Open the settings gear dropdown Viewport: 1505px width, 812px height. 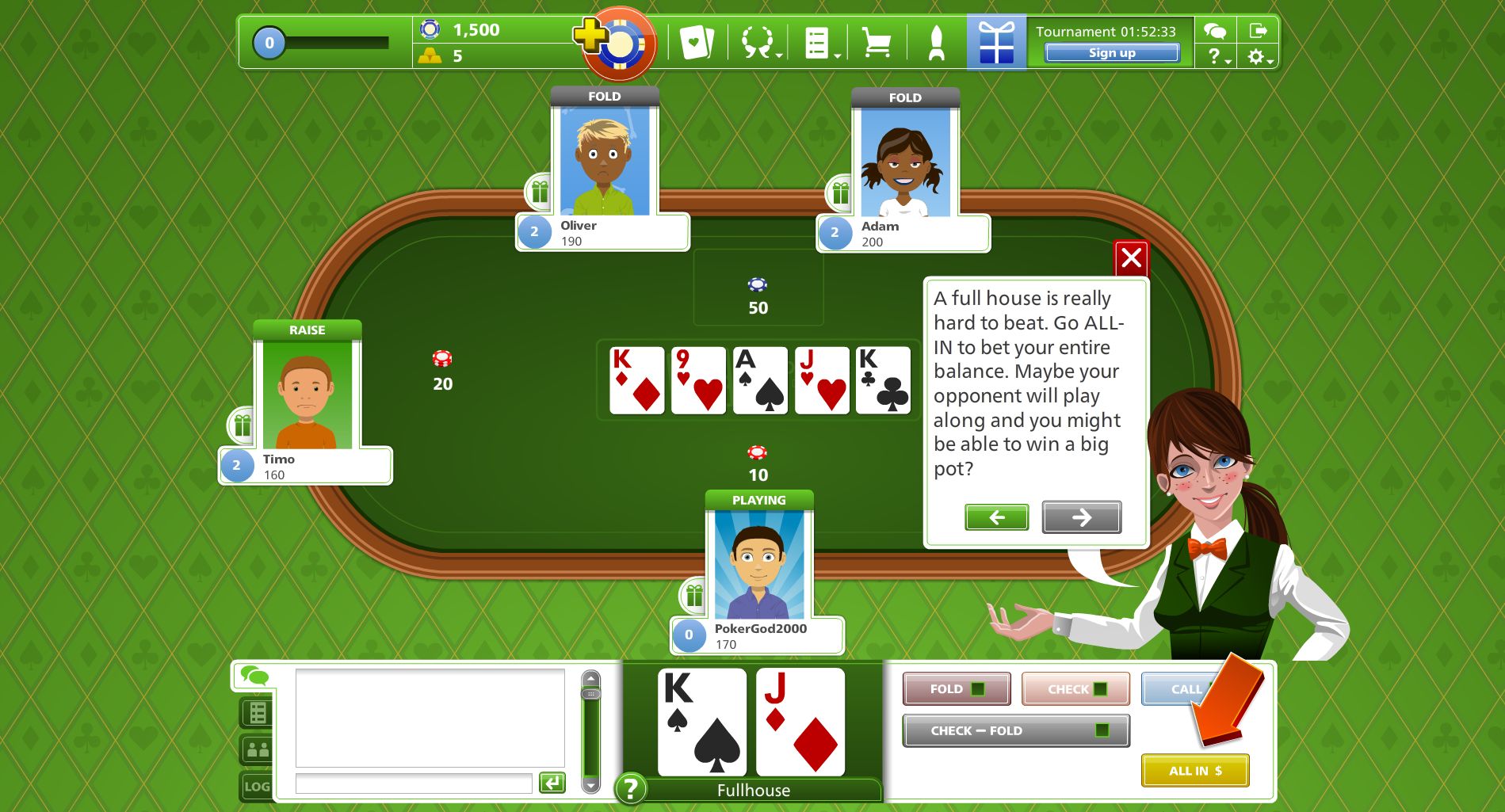[x=1258, y=57]
